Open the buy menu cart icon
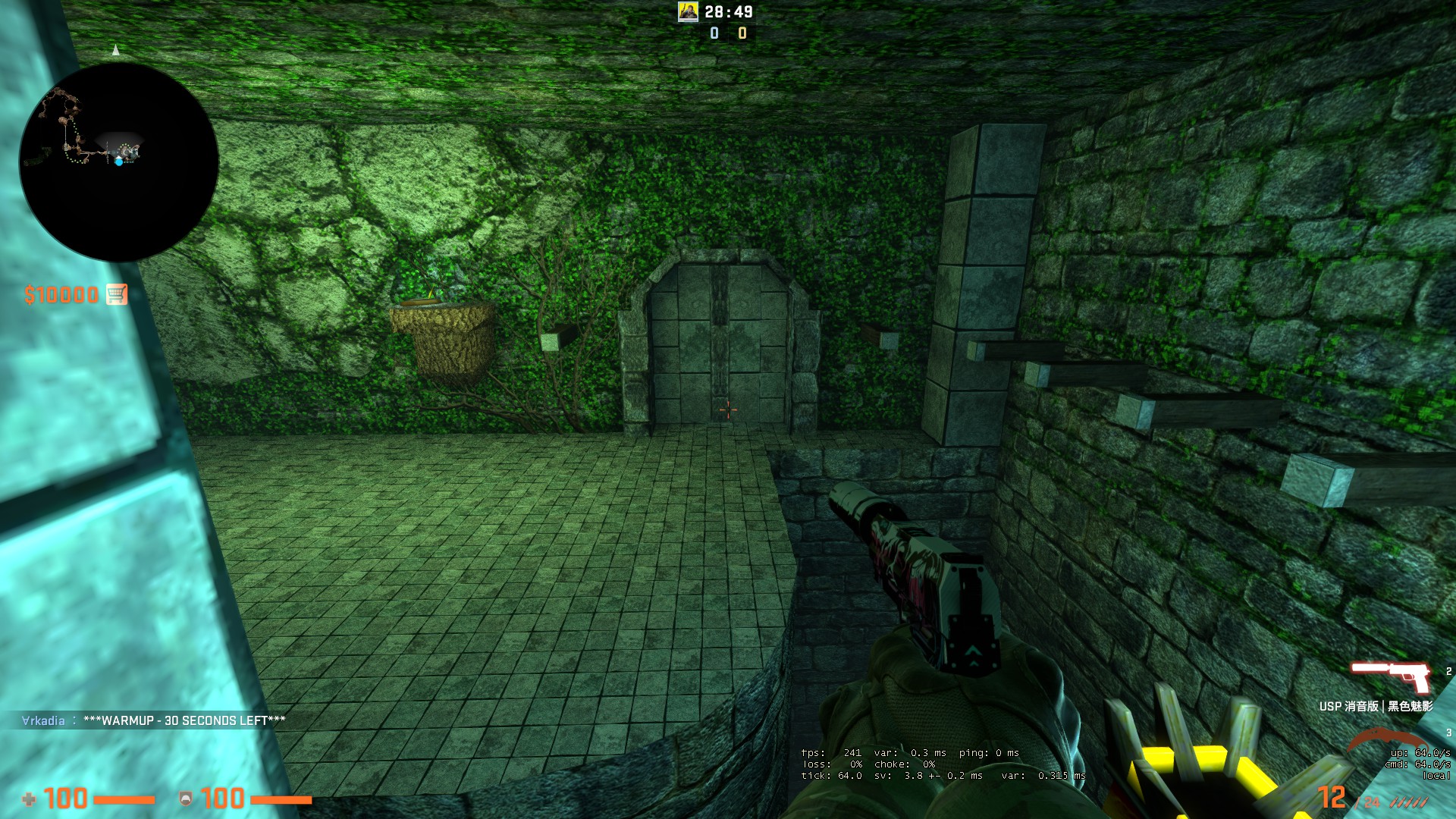1456x819 pixels. coord(116,294)
